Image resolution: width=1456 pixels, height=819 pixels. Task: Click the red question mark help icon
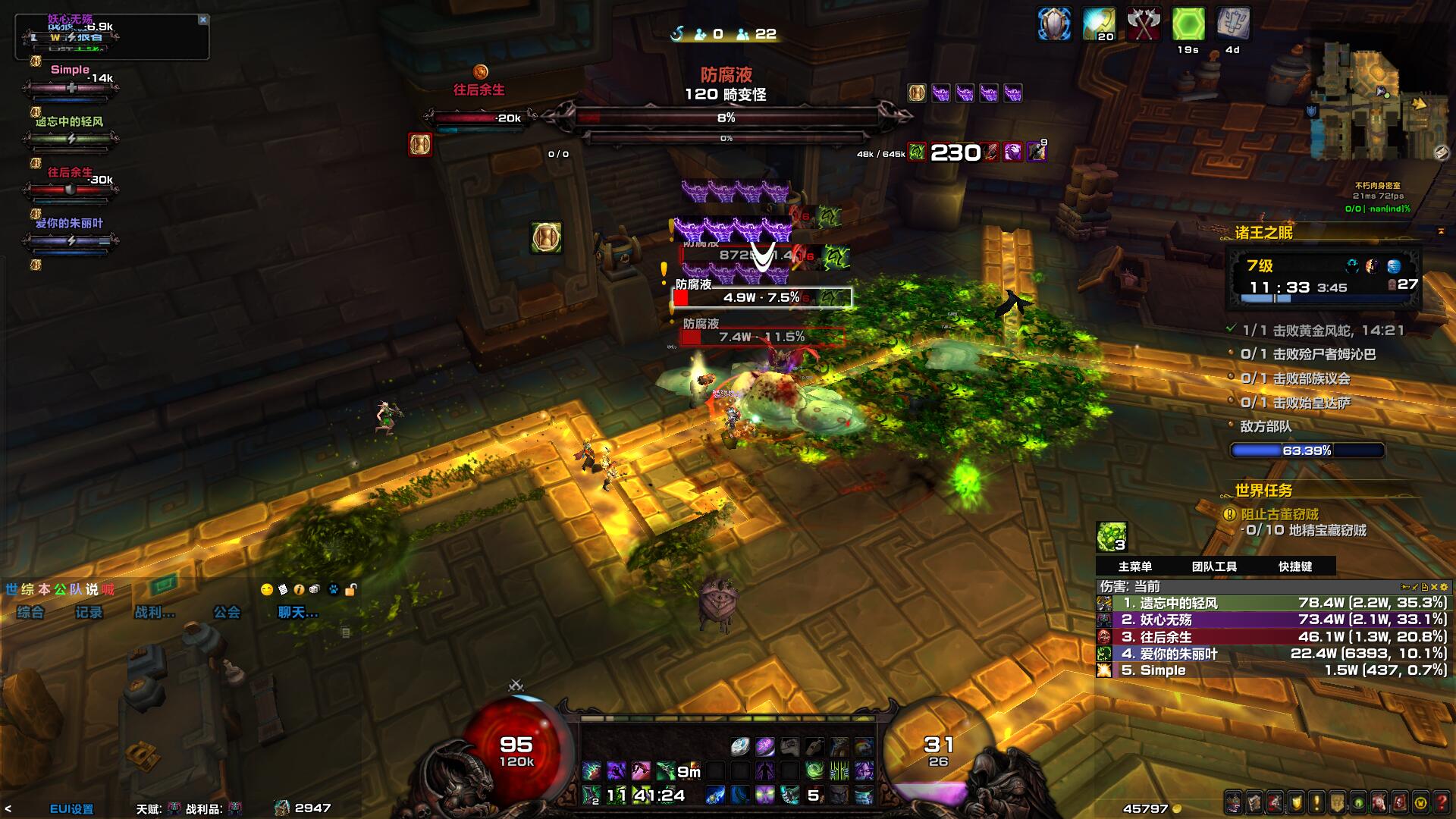click(x=1442, y=802)
